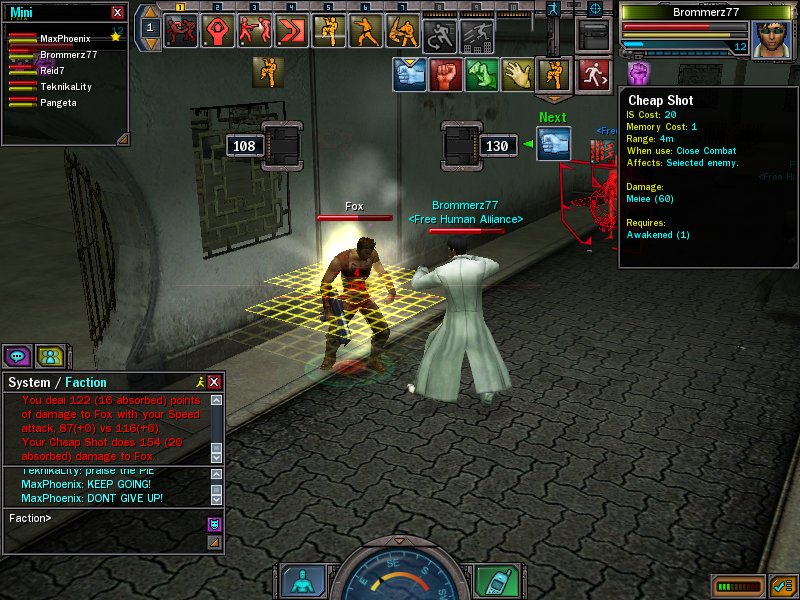Select the green flexed arm tactic icon

[x=481, y=74]
